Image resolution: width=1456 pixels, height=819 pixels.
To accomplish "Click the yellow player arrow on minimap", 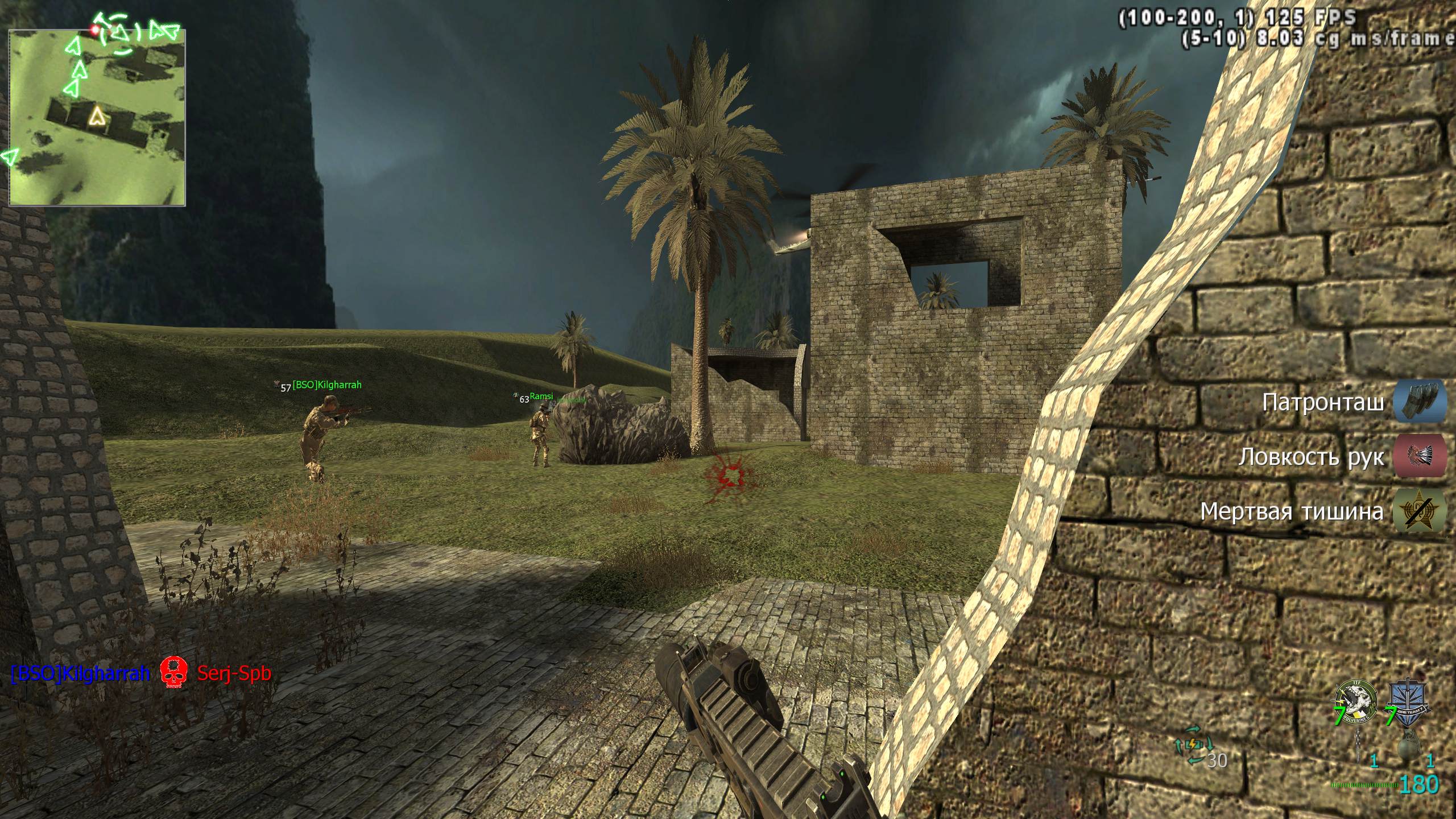I will (98, 117).
